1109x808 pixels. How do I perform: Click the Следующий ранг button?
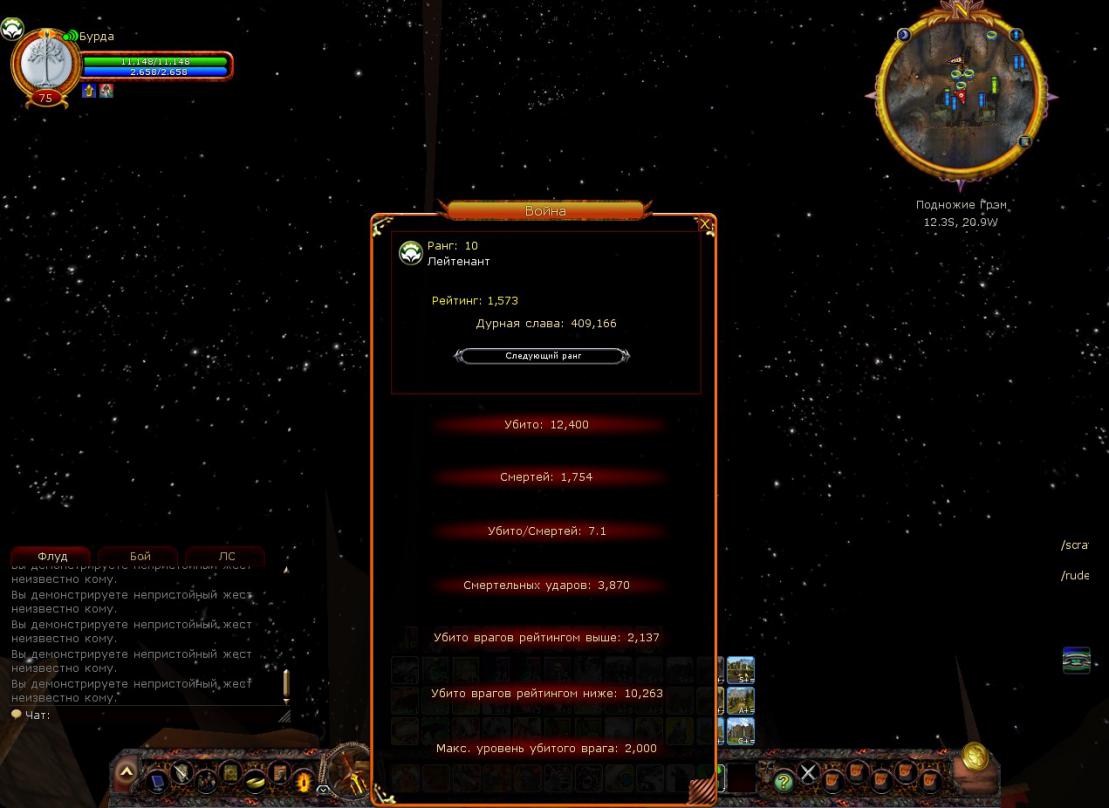(x=542, y=356)
